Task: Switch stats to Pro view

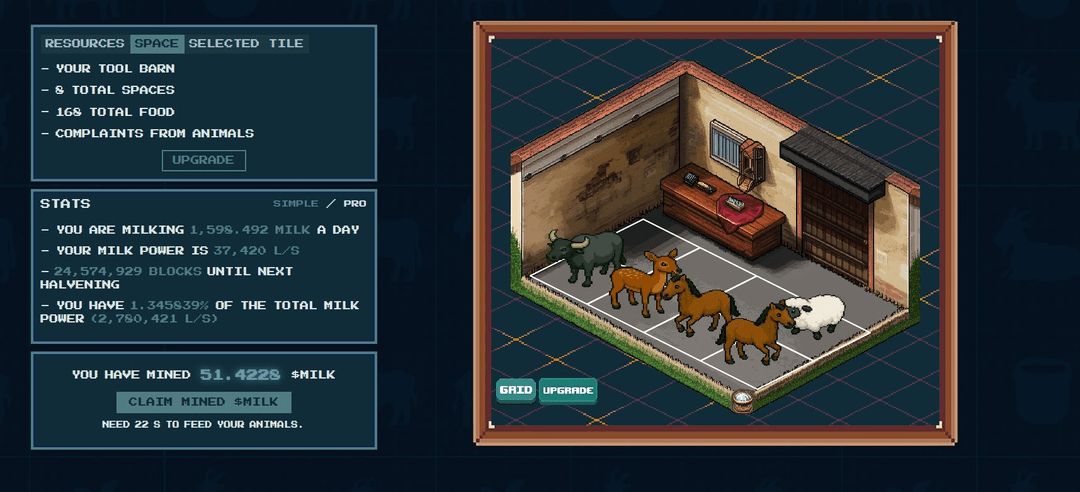Action: tap(355, 204)
